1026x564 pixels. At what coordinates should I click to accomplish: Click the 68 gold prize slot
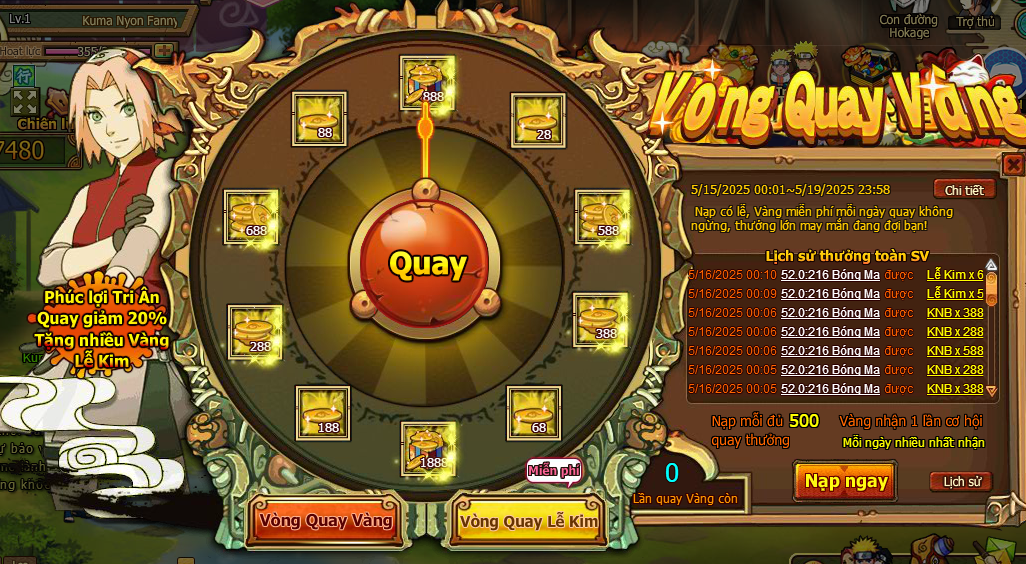point(535,413)
